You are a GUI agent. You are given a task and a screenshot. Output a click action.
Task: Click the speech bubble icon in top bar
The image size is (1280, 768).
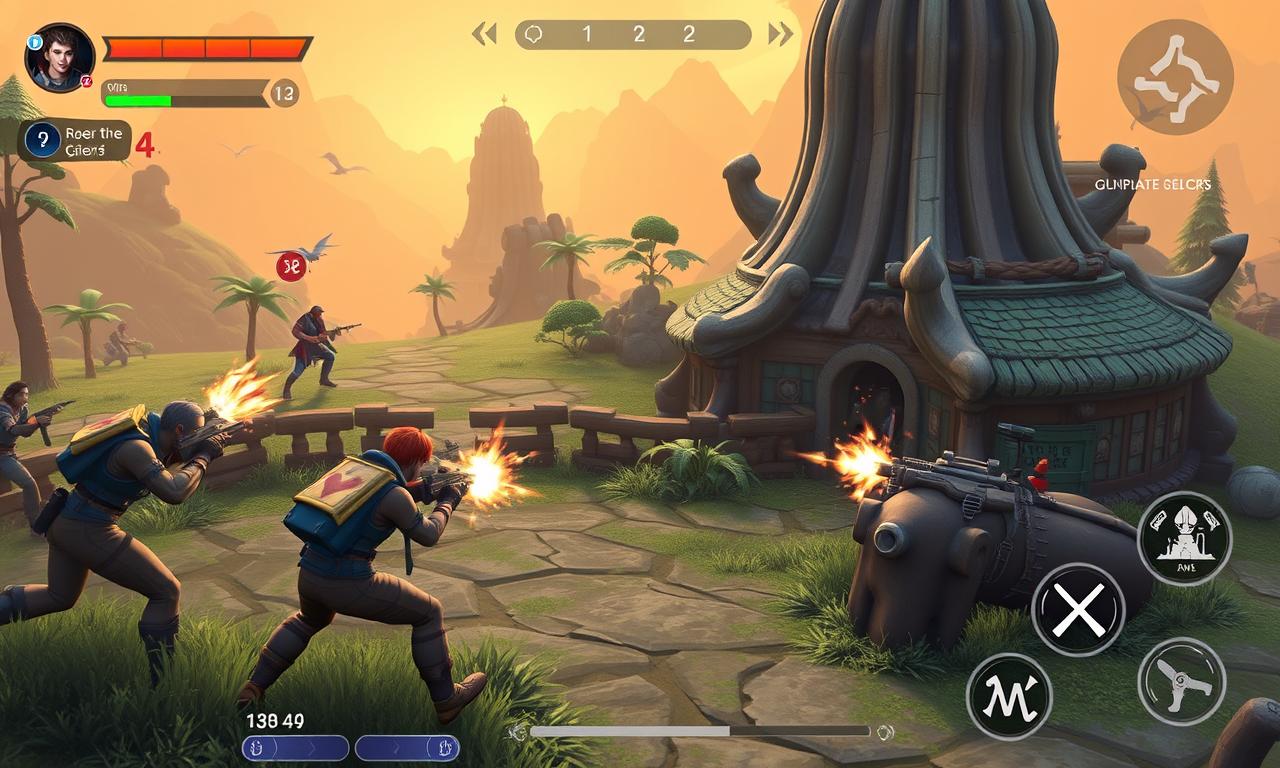pyautogui.click(x=534, y=34)
